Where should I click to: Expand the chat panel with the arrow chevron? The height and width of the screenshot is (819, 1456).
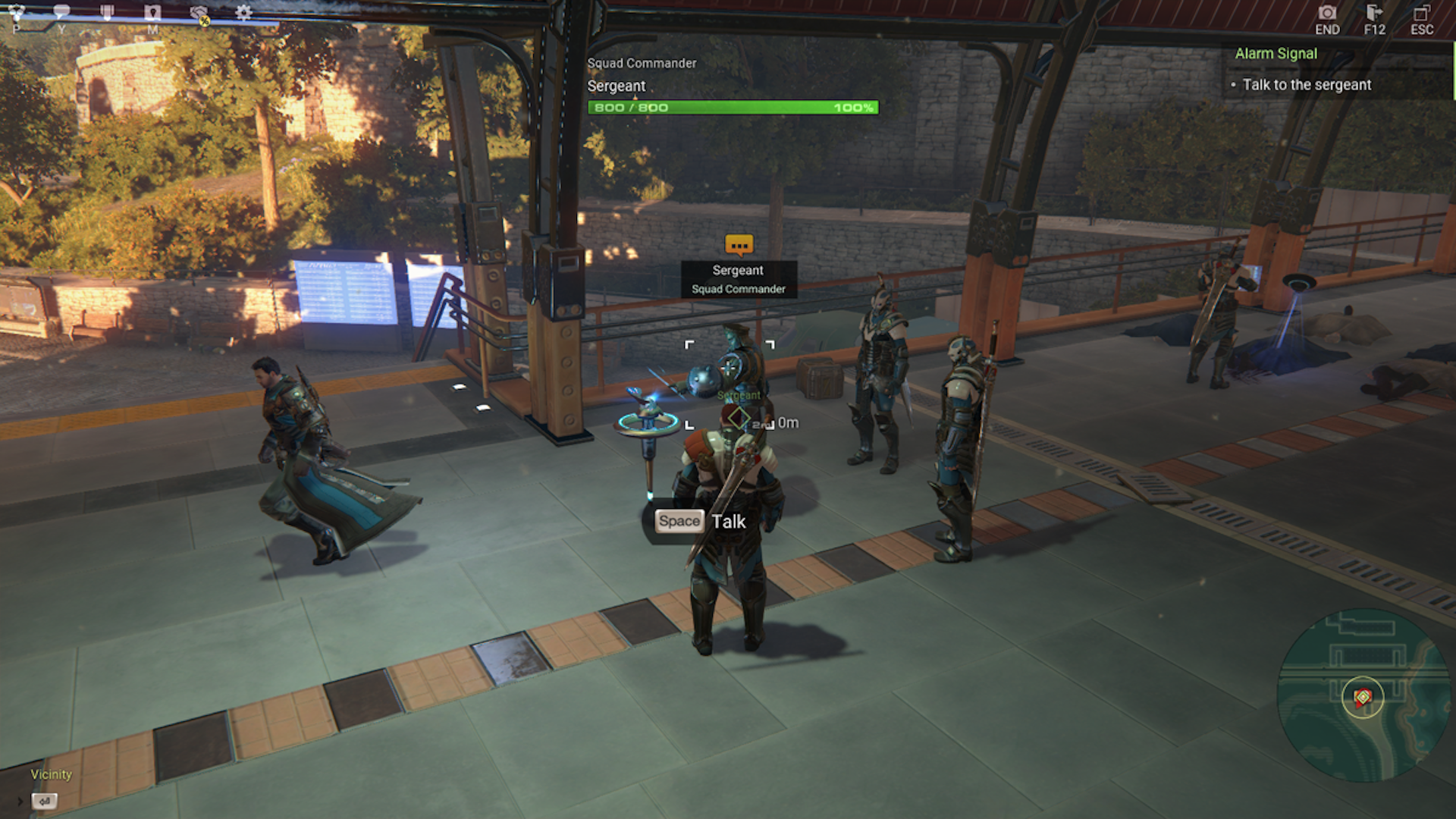coord(20,801)
